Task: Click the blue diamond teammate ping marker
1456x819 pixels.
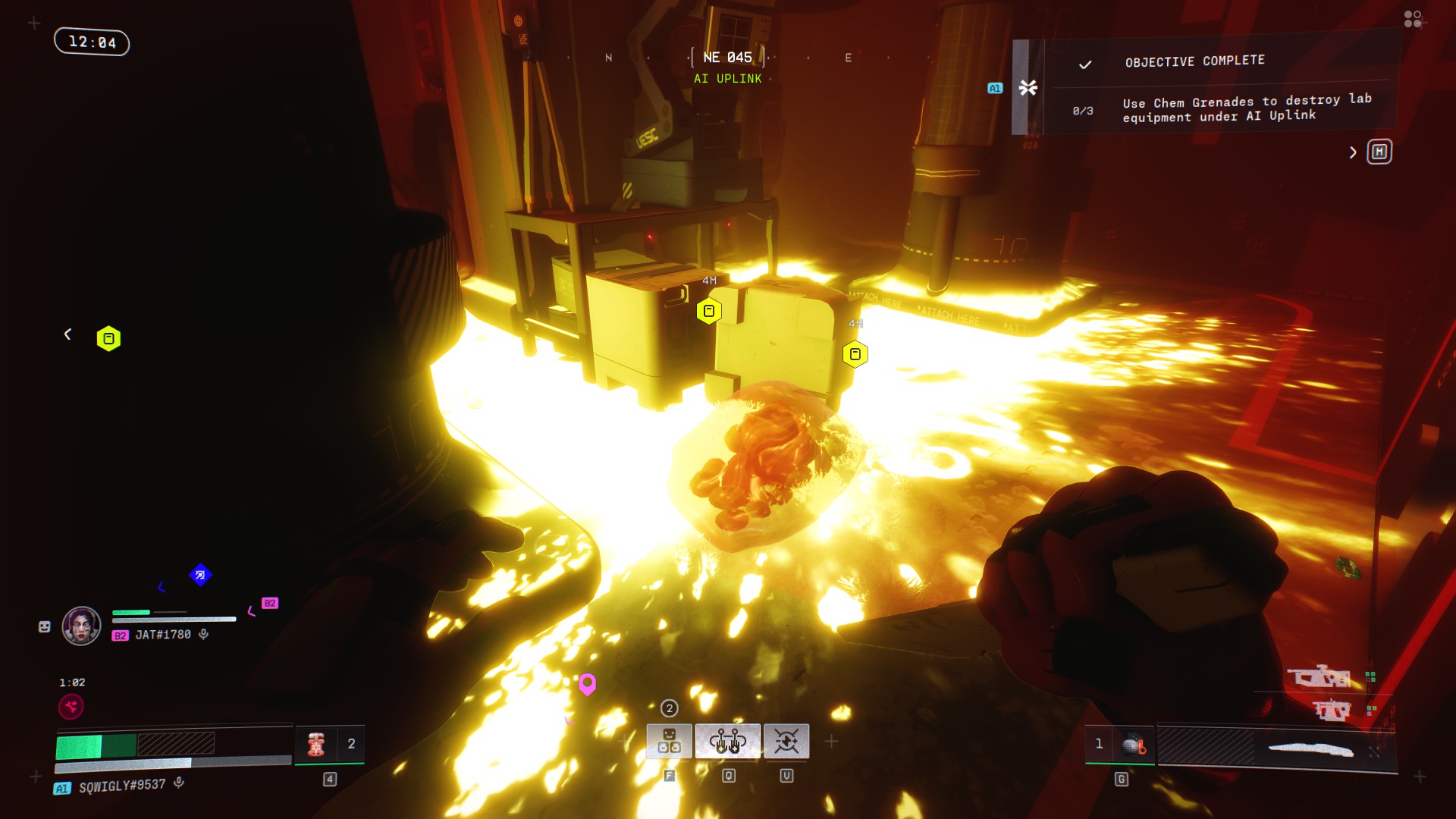Action: coord(200,575)
